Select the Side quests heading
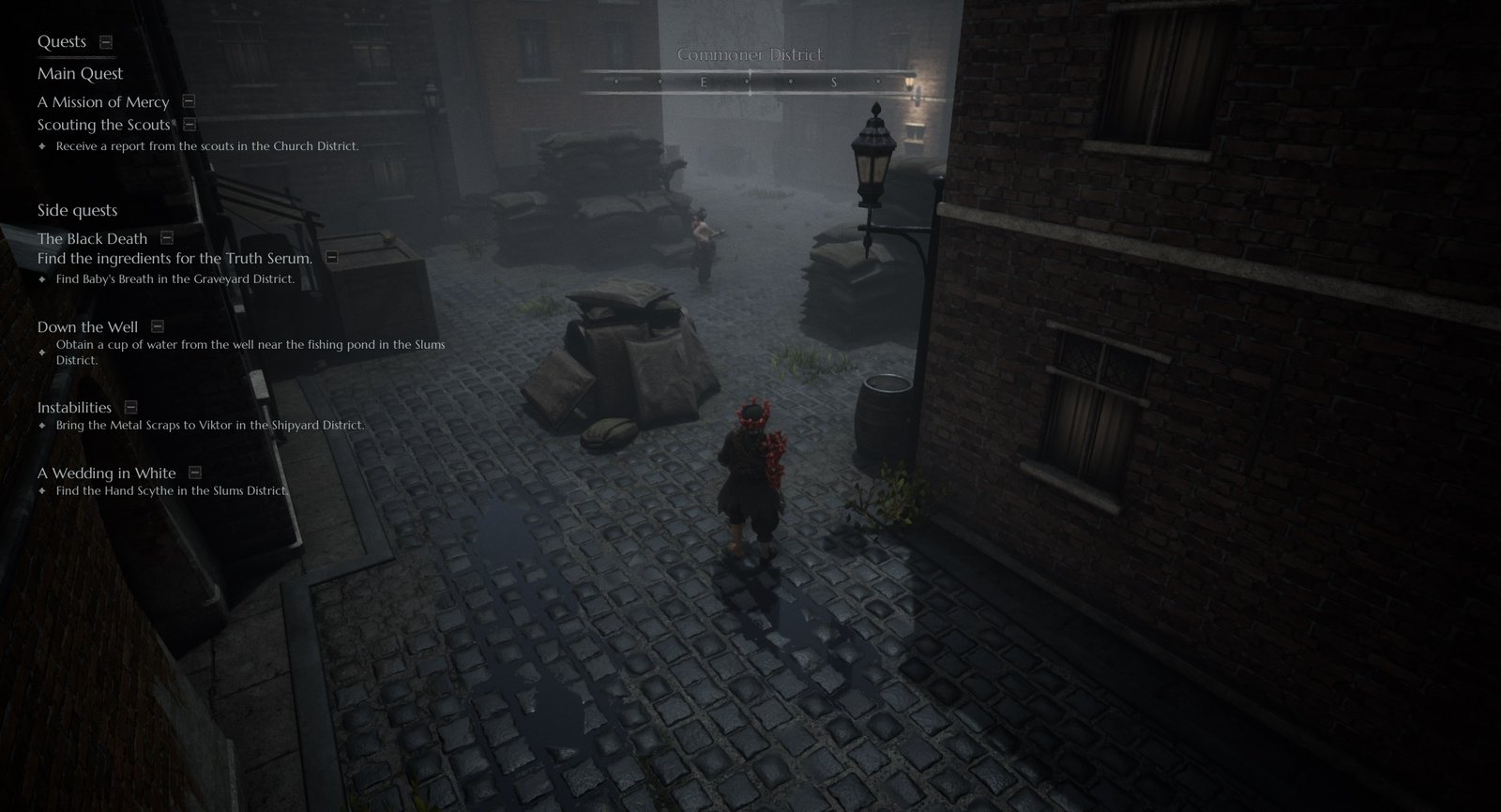Image resolution: width=1501 pixels, height=812 pixels. [x=77, y=210]
